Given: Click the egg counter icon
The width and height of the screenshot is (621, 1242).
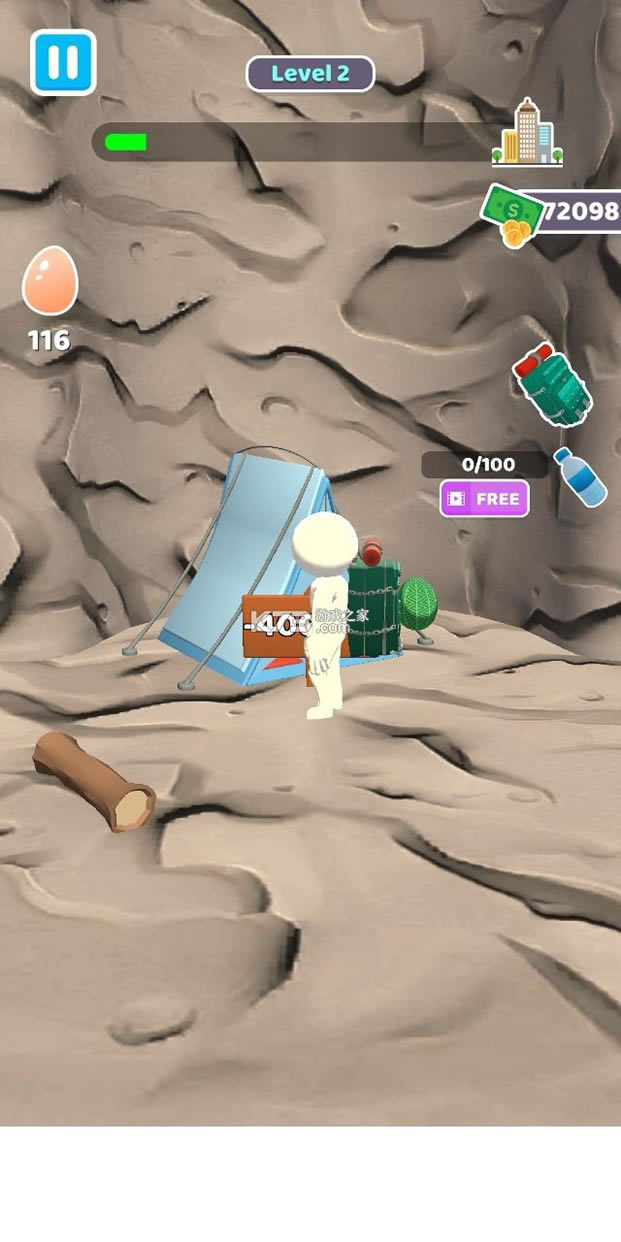Looking at the screenshot, I should (x=49, y=282).
